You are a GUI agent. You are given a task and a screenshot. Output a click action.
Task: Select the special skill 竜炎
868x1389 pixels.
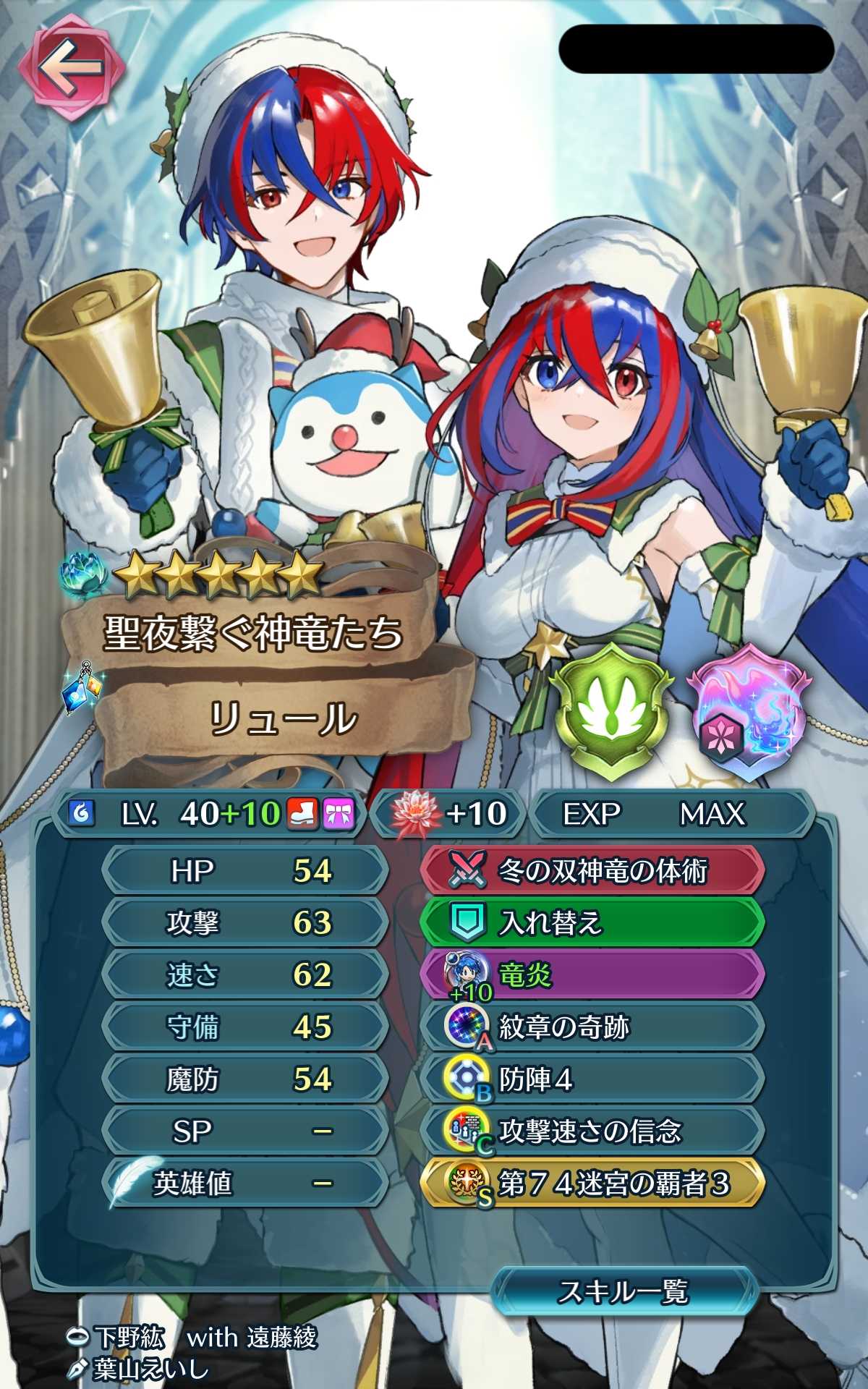click(x=592, y=974)
